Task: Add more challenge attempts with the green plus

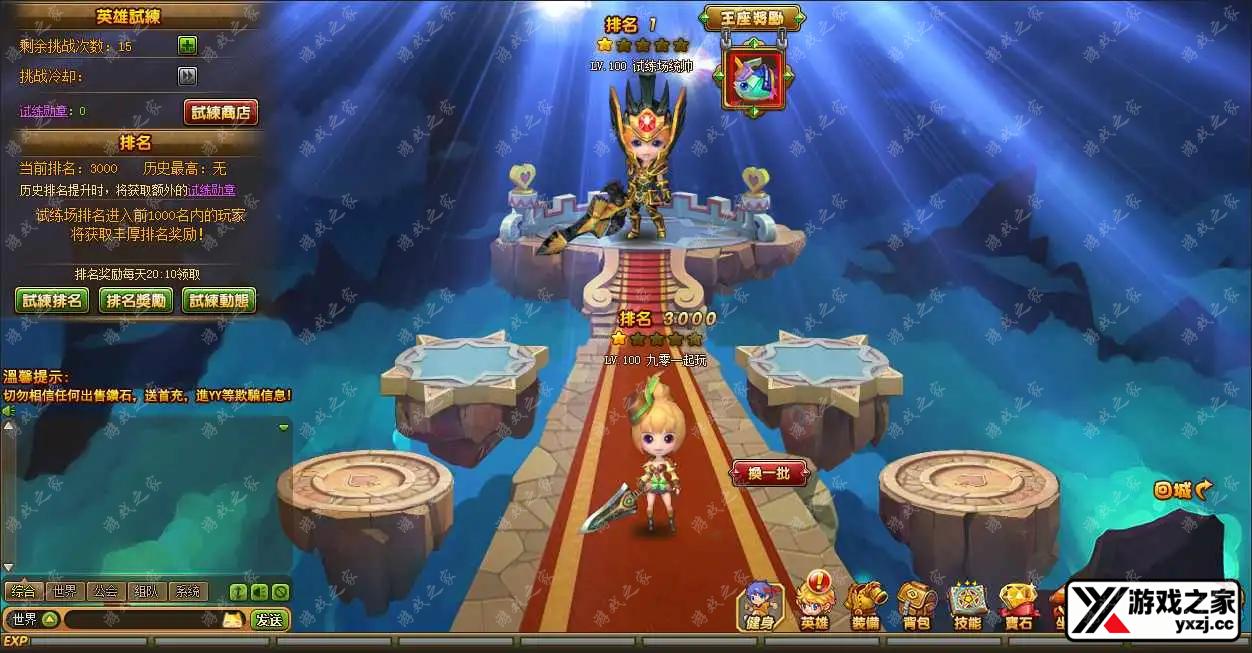Action: click(187, 46)
